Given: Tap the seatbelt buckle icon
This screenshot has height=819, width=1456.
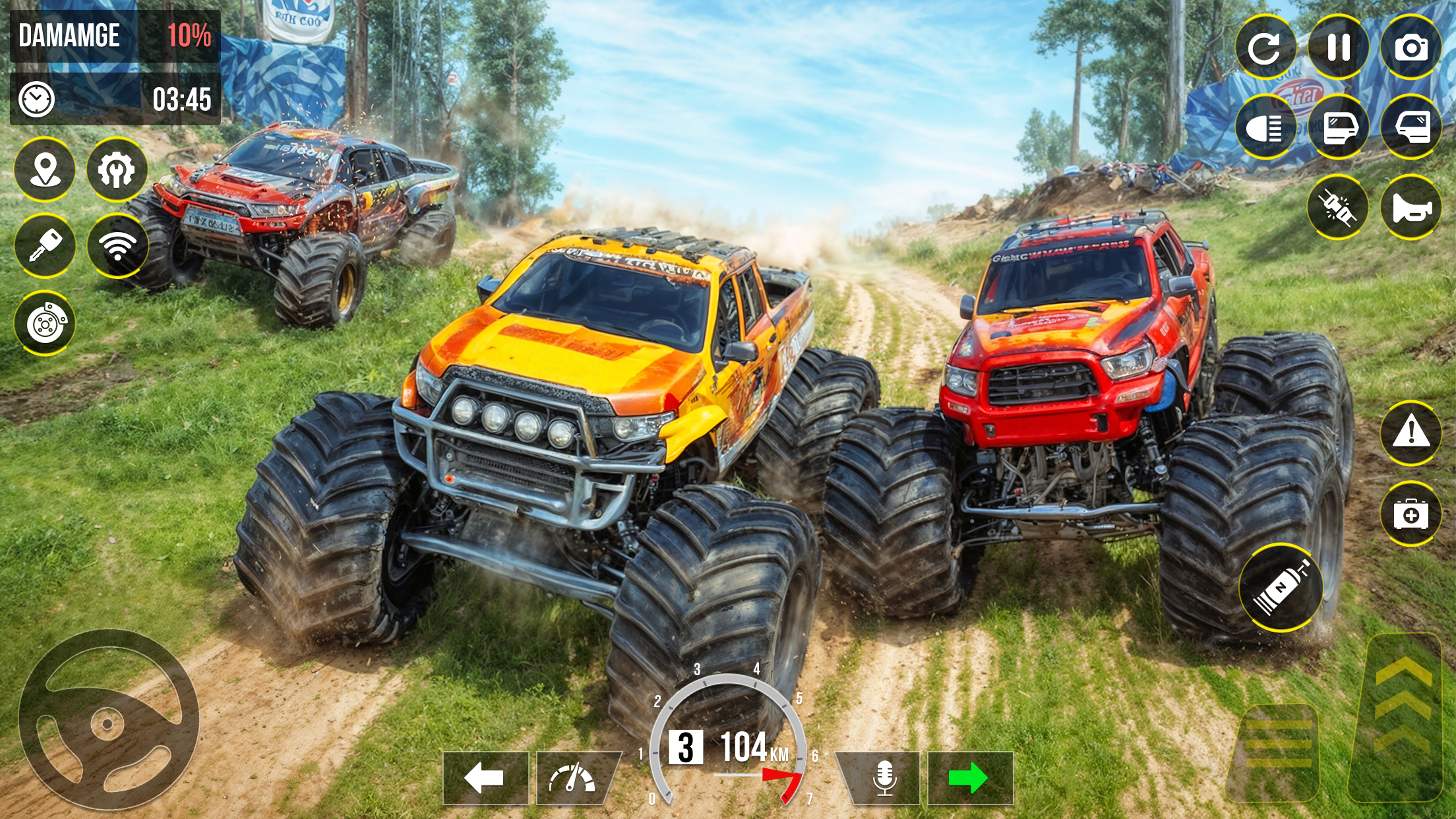Looking at the screenshot, I should (1337, 208).
